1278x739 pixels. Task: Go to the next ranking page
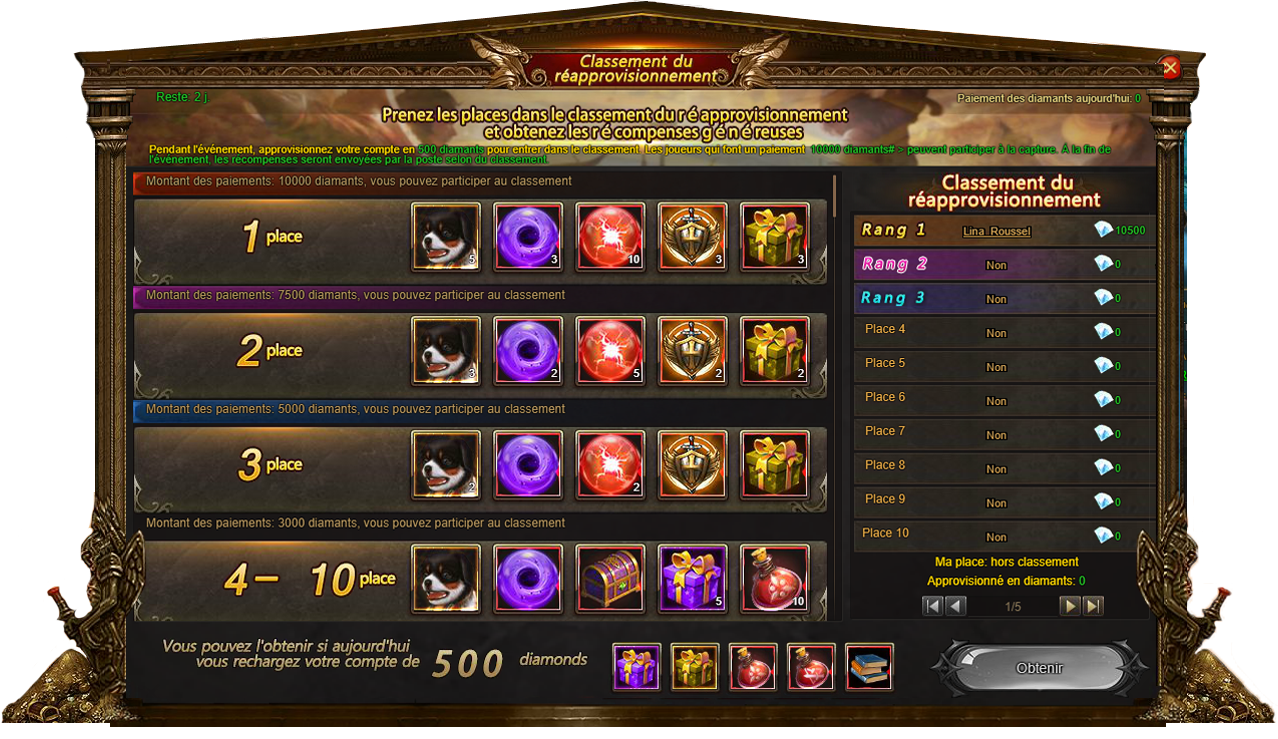coord(1070,606)
